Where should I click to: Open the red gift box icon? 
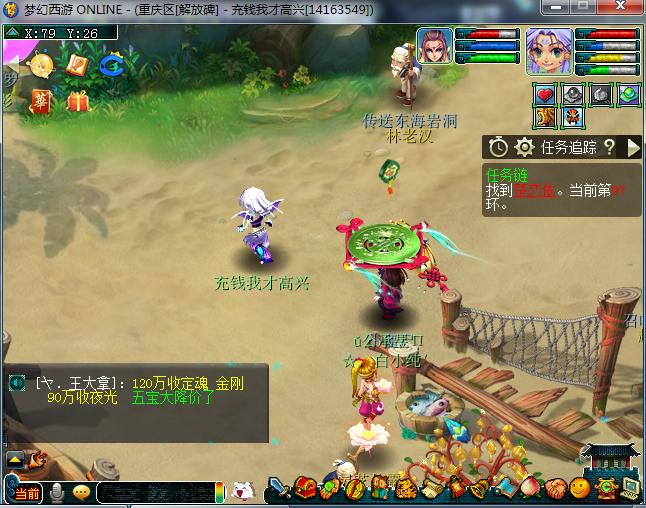(78, 101)
